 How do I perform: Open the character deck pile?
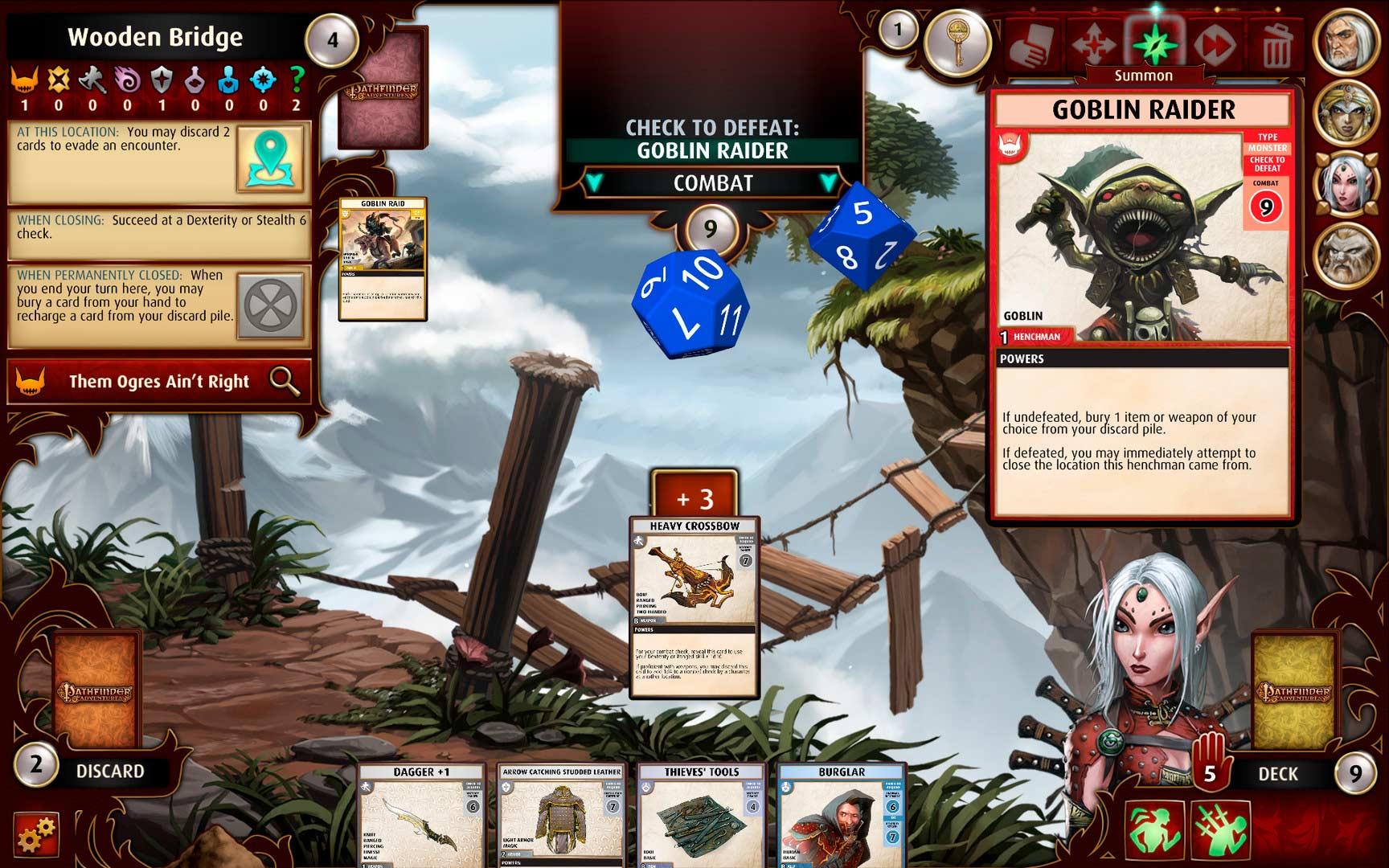[1294, 691]
